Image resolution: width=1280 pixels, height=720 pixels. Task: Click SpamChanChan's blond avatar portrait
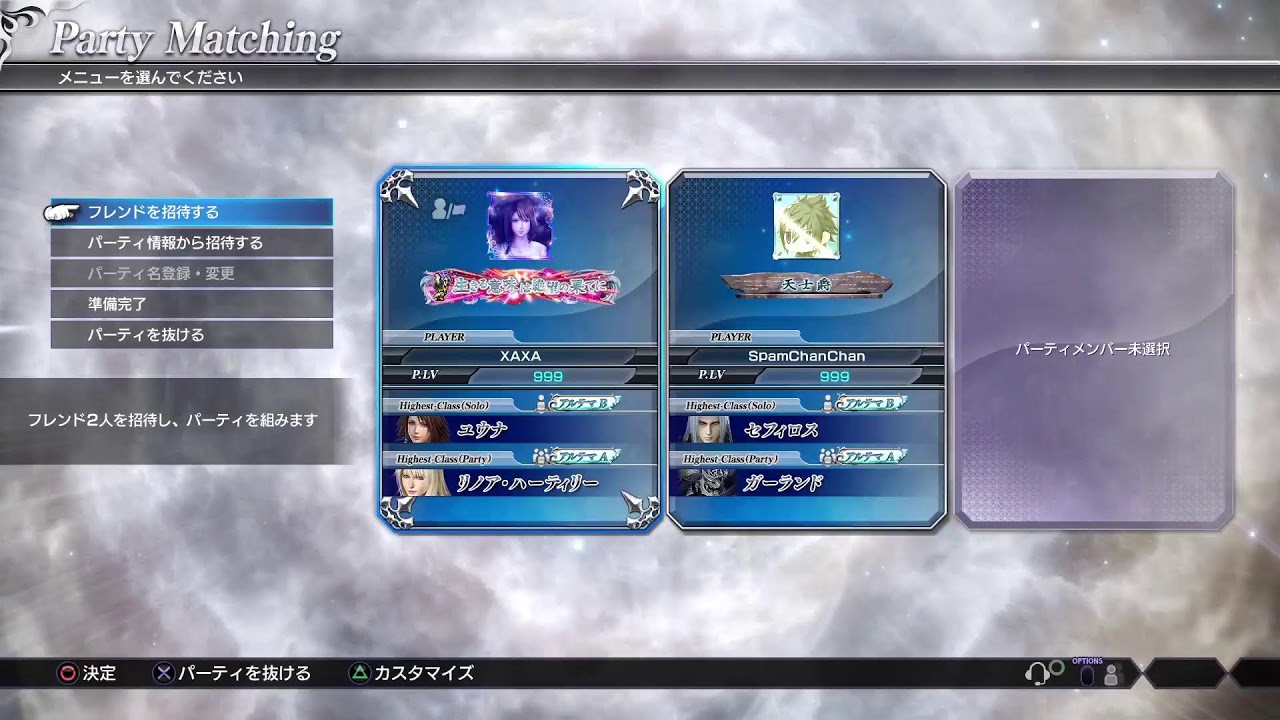(806, 226)
